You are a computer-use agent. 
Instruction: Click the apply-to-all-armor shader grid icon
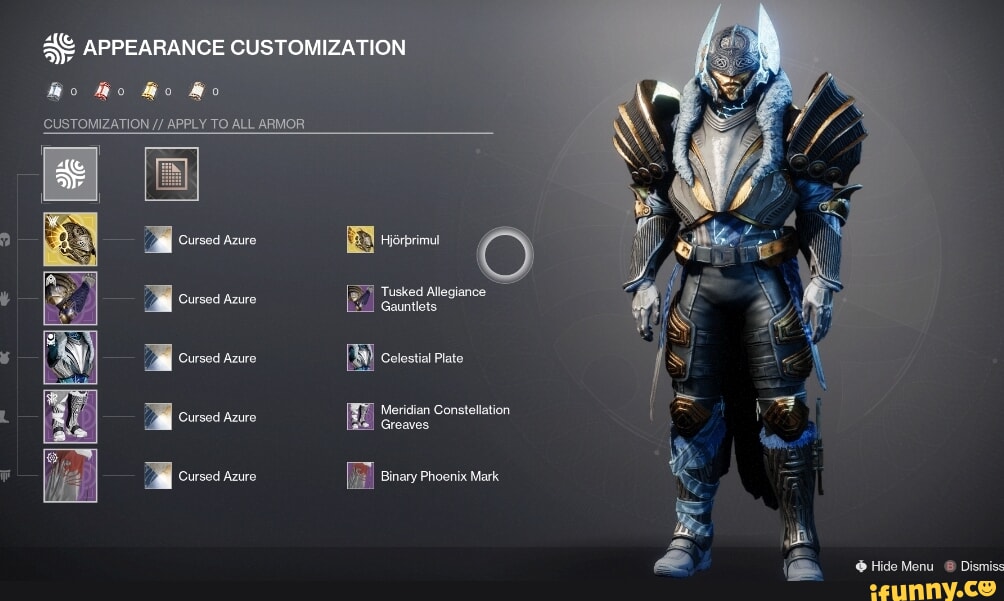click(171, 174)
